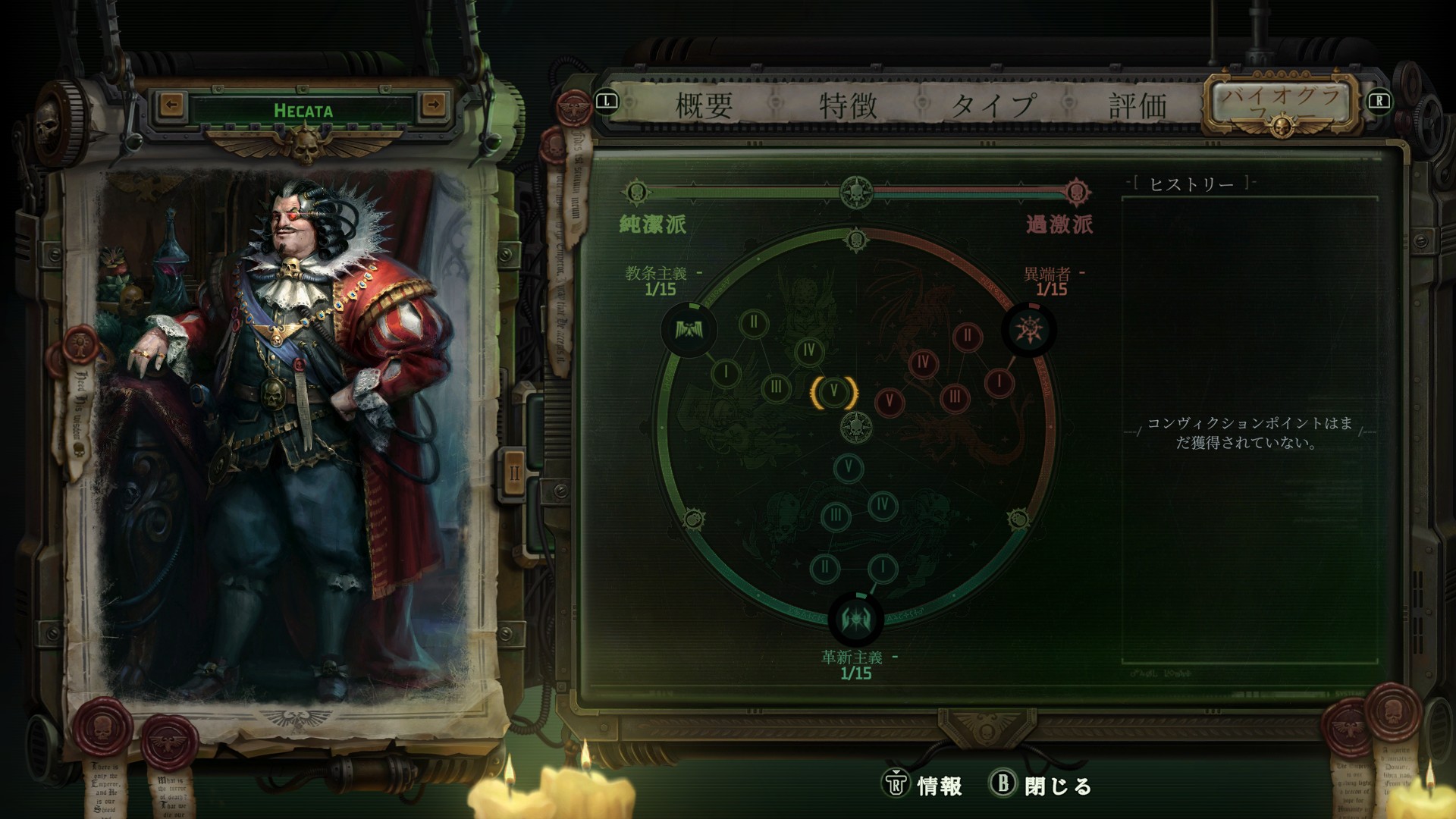Screen dimensions: 1456x819
Task: Click the left corner skull seal on the wheel
Action: 694,519
